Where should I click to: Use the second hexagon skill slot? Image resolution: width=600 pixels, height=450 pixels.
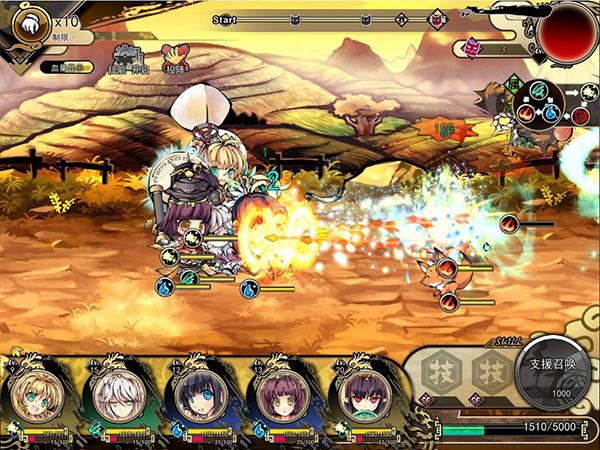coord(489,371)
